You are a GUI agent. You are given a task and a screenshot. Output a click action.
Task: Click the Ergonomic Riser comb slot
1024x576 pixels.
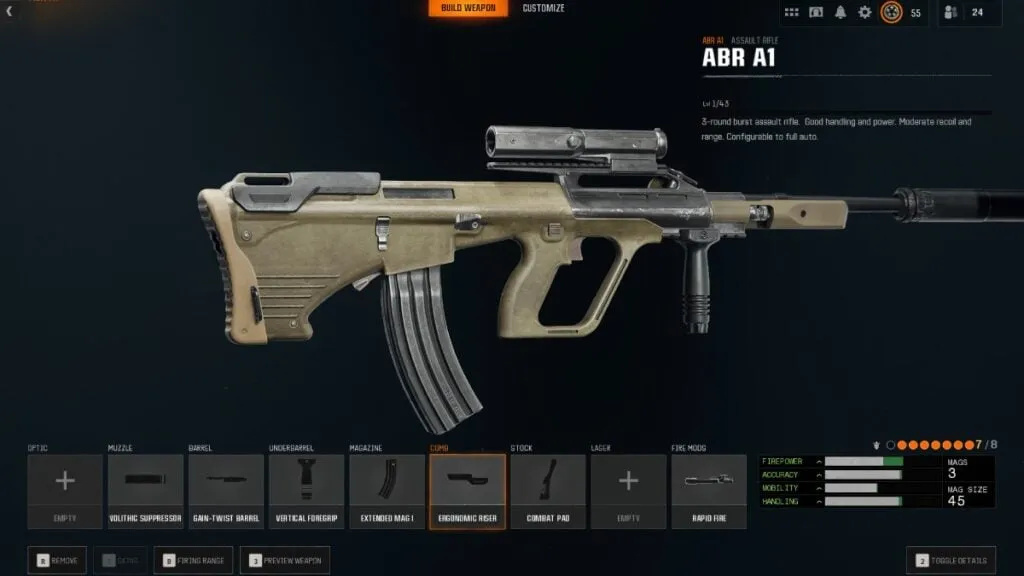point(467,491)
